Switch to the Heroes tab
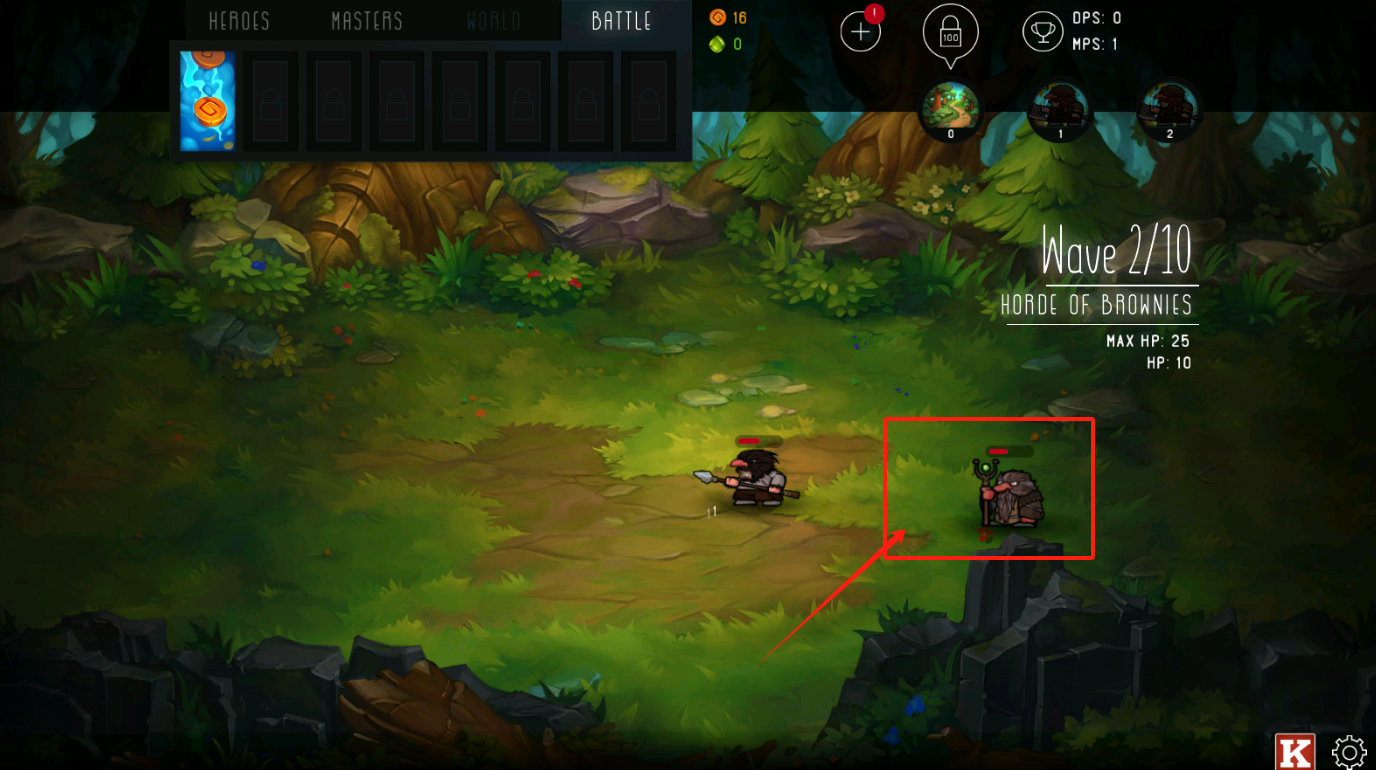The height and width of the screenshot is (770, 1376). [239, 21]
